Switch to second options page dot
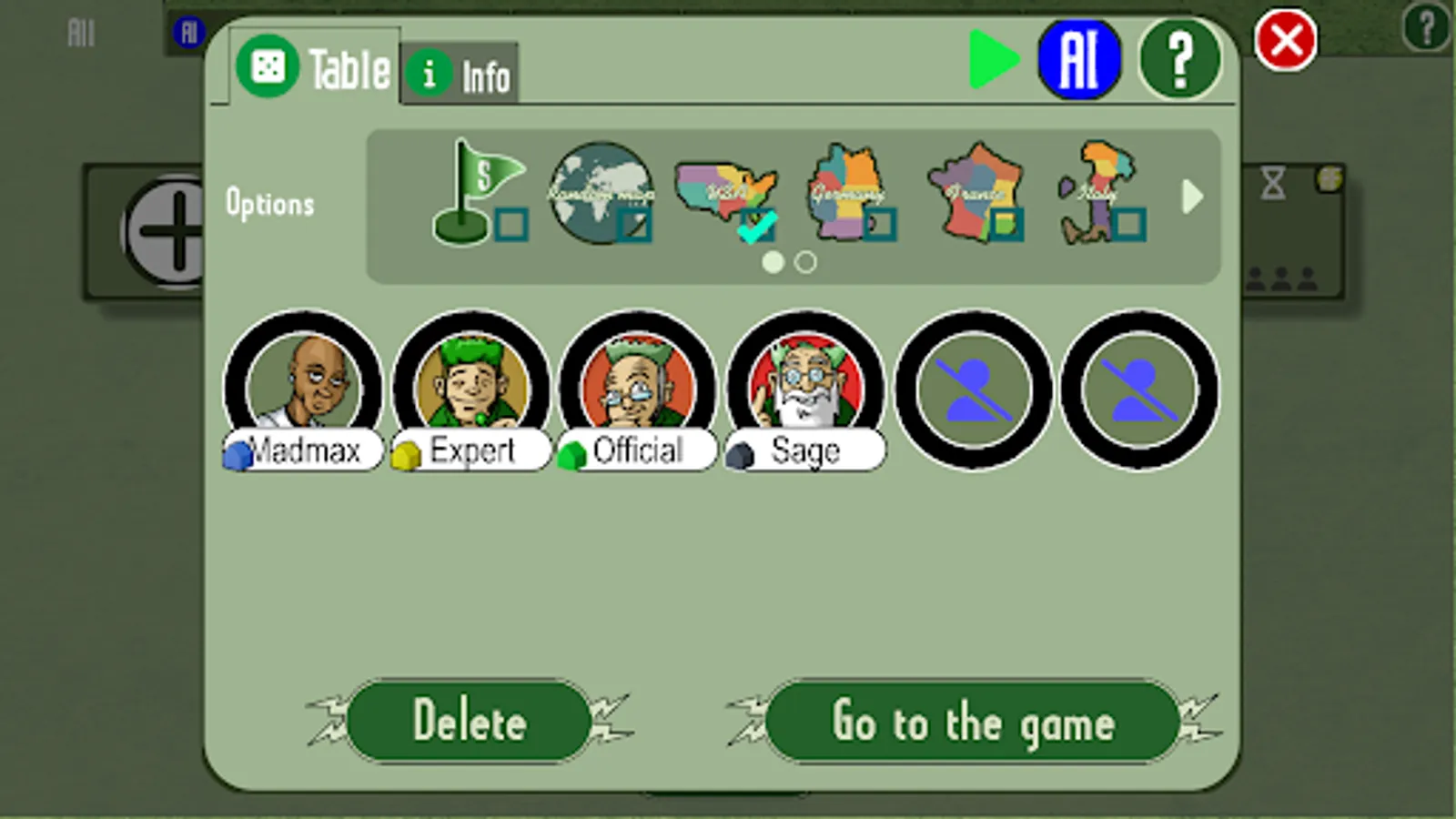Screen dimensions: 1456x819 coord(806,262)
